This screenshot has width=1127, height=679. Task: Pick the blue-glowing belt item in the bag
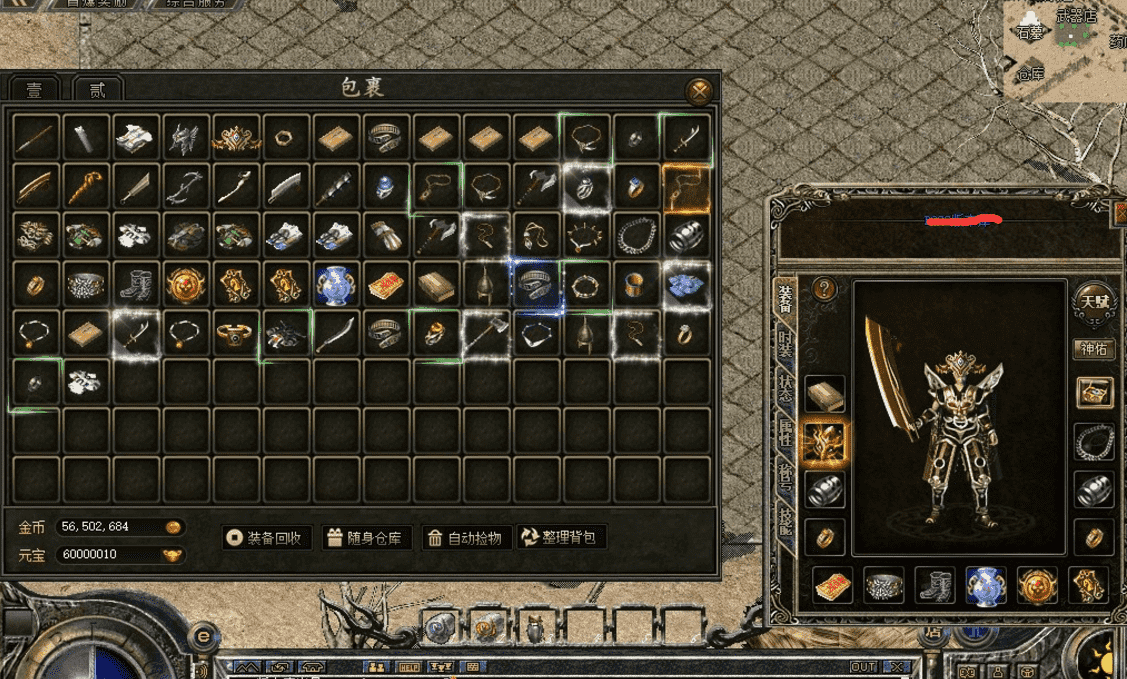537,285
